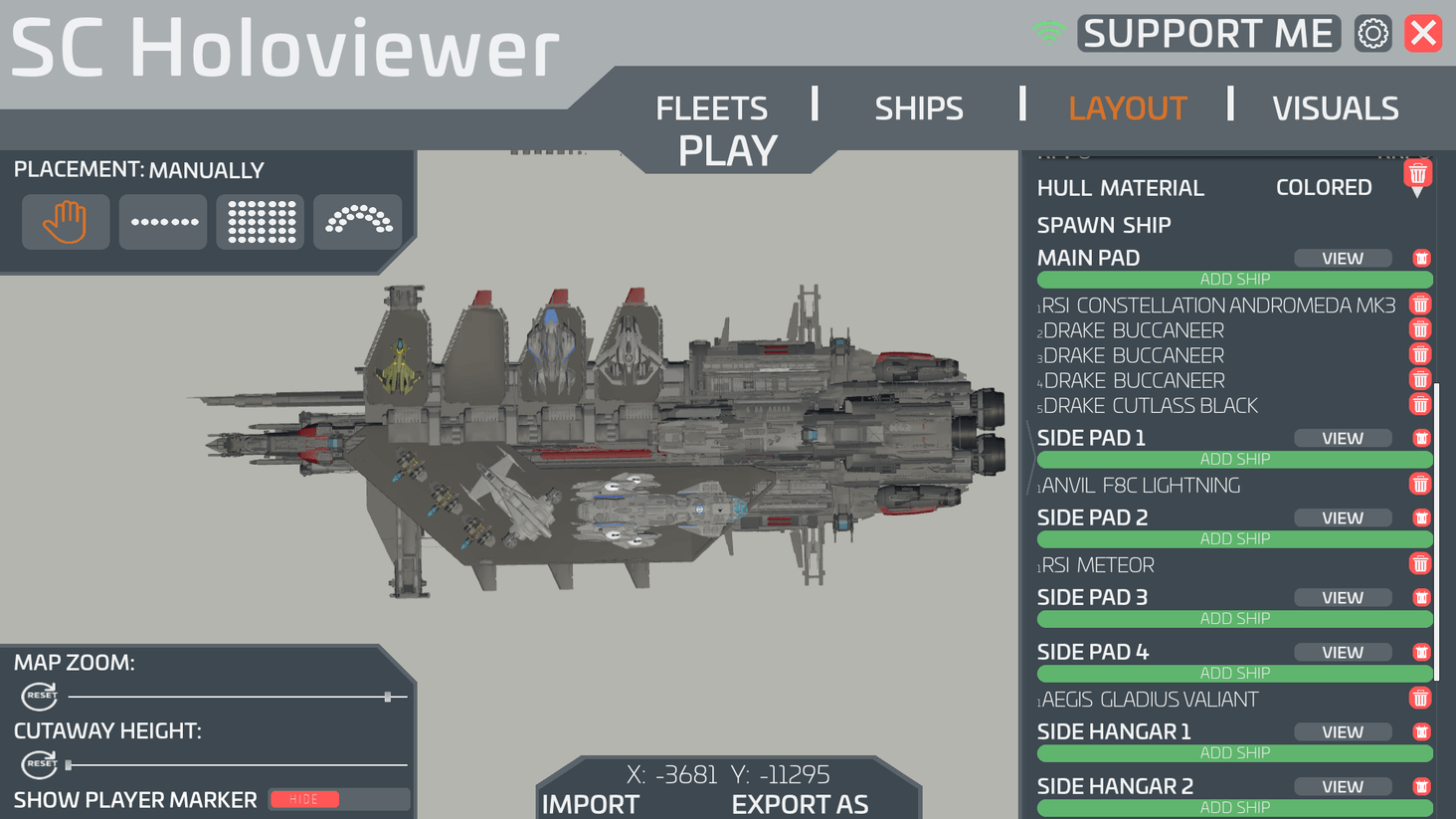Hide the player marker

(x=303, y=799)
